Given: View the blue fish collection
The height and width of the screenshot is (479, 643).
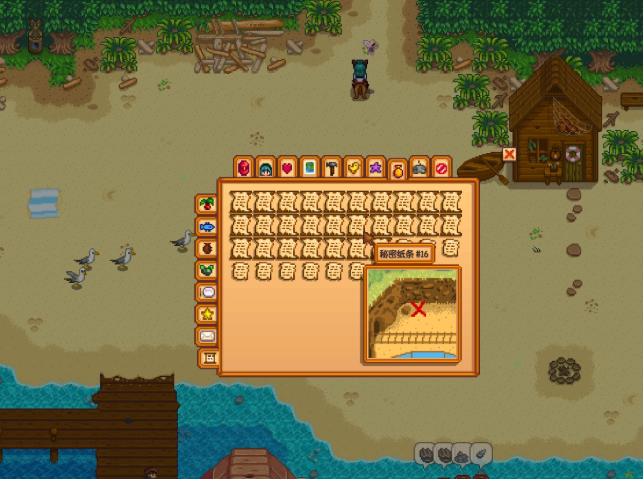Looking at the screenshot, I should click(x=207, y=226).
